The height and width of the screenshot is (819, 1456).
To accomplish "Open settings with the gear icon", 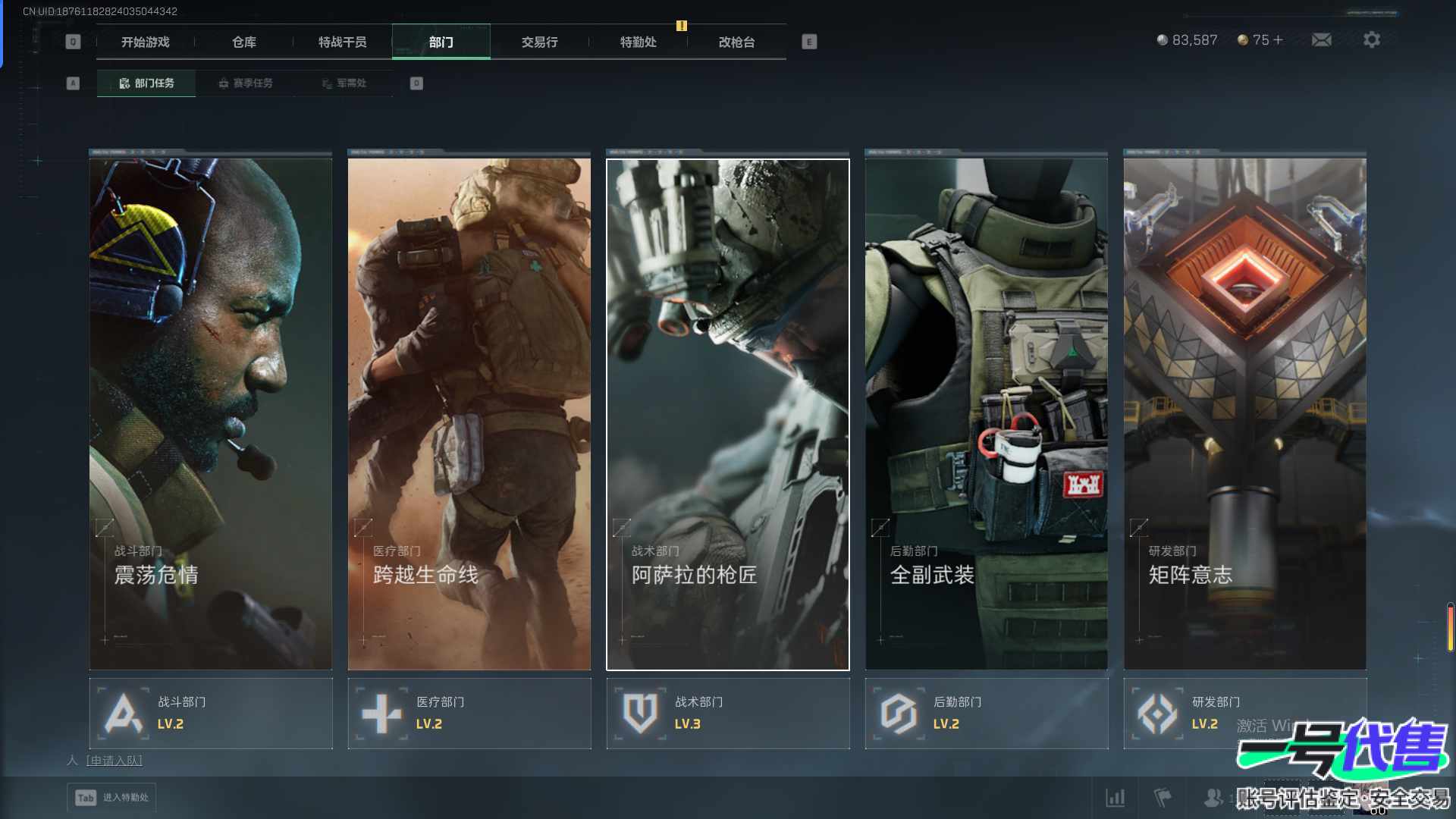I will click(x=1372, y=40).
